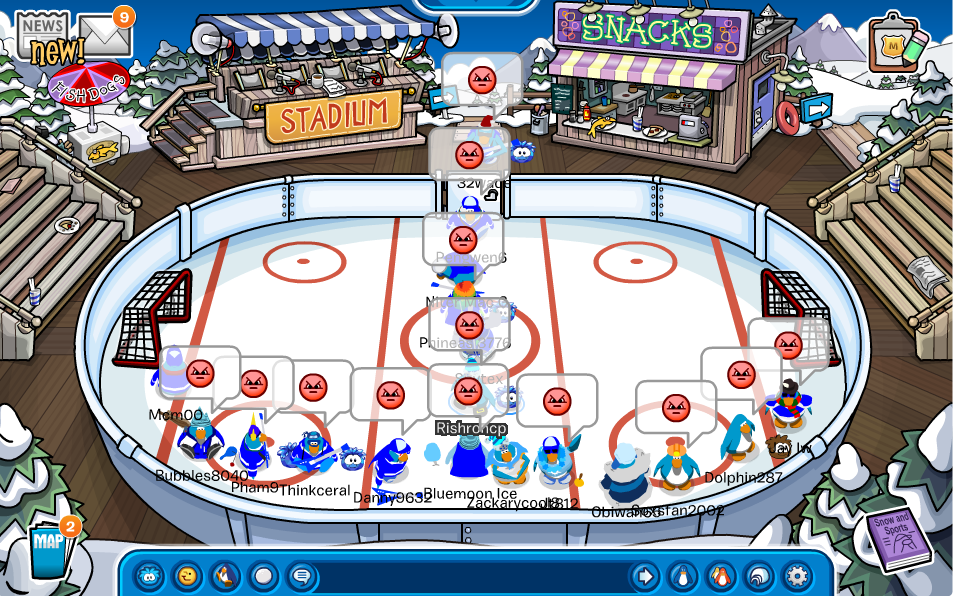
Task: Open the Map
Action: point(47,549)
